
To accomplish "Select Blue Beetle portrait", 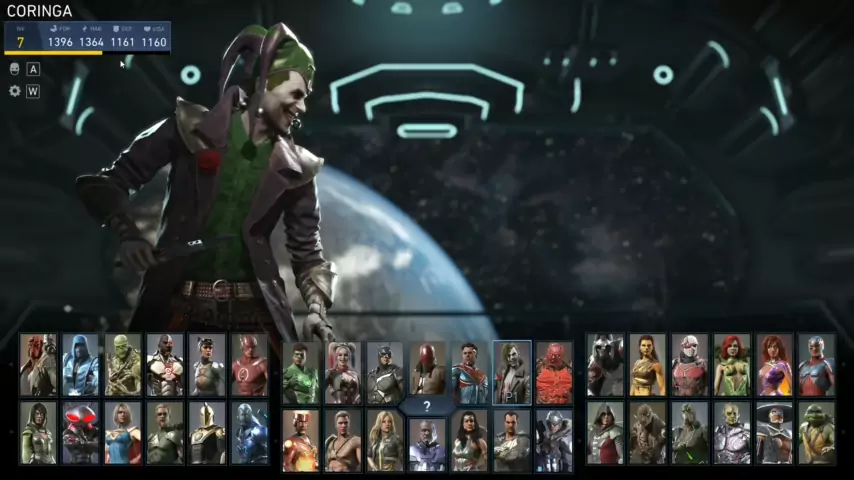I will tap(249, 433).
